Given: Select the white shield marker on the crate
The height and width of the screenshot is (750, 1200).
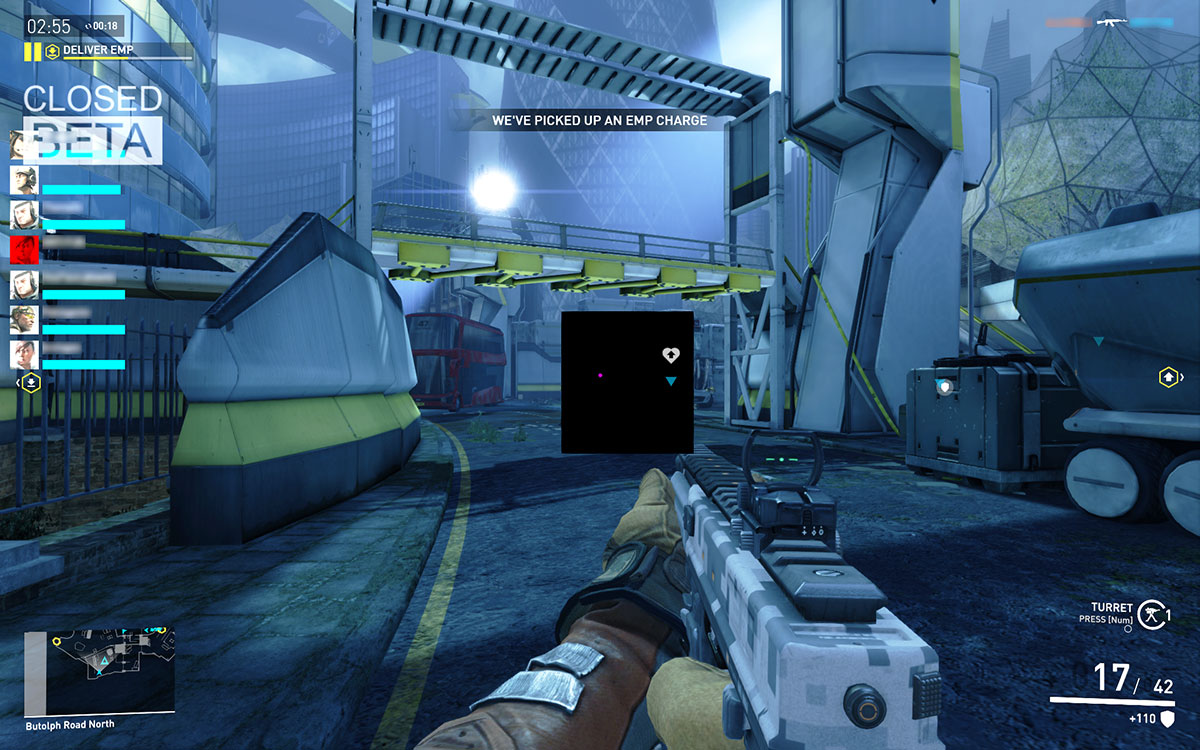Looking at the screenshot, I should [x=944, y=385].
